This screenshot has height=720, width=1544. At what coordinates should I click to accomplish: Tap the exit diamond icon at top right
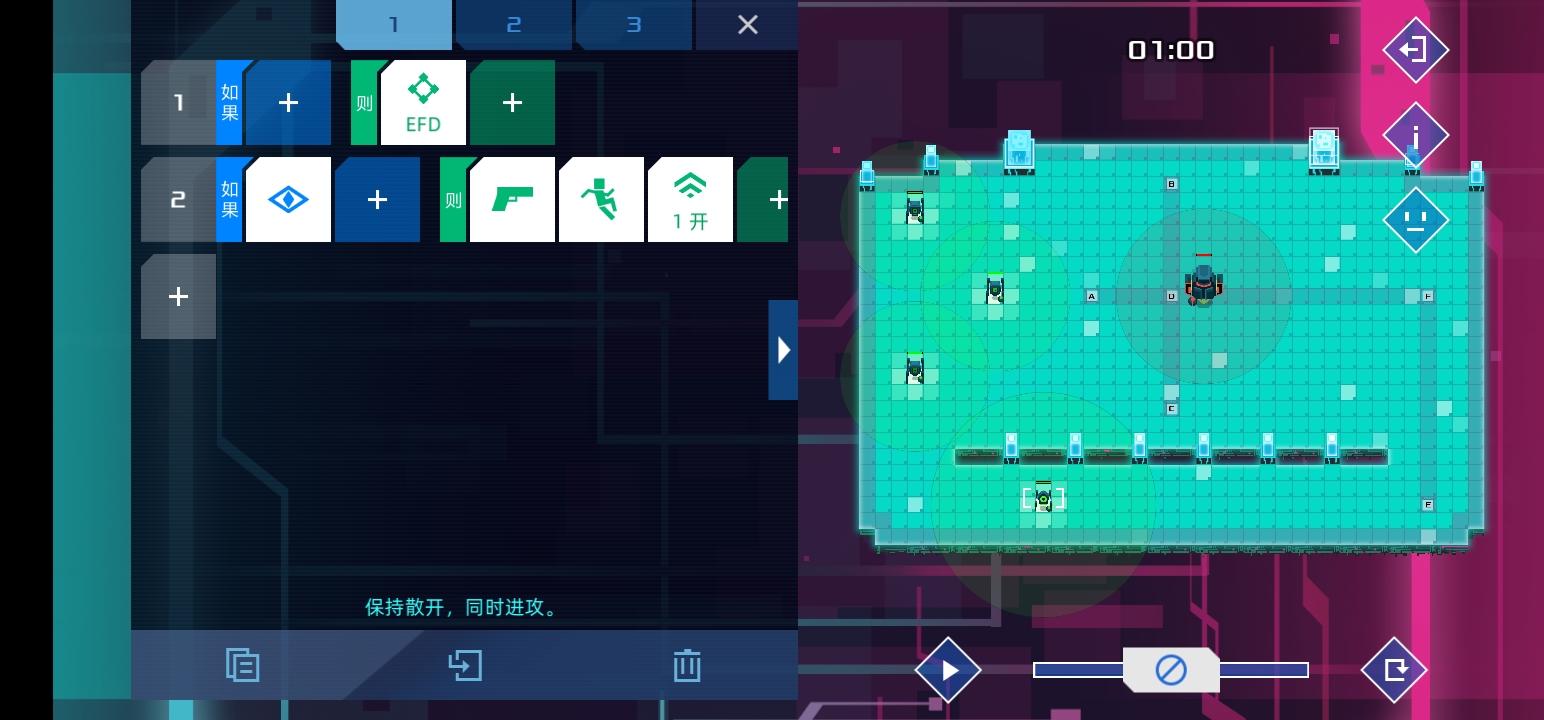1415,49
